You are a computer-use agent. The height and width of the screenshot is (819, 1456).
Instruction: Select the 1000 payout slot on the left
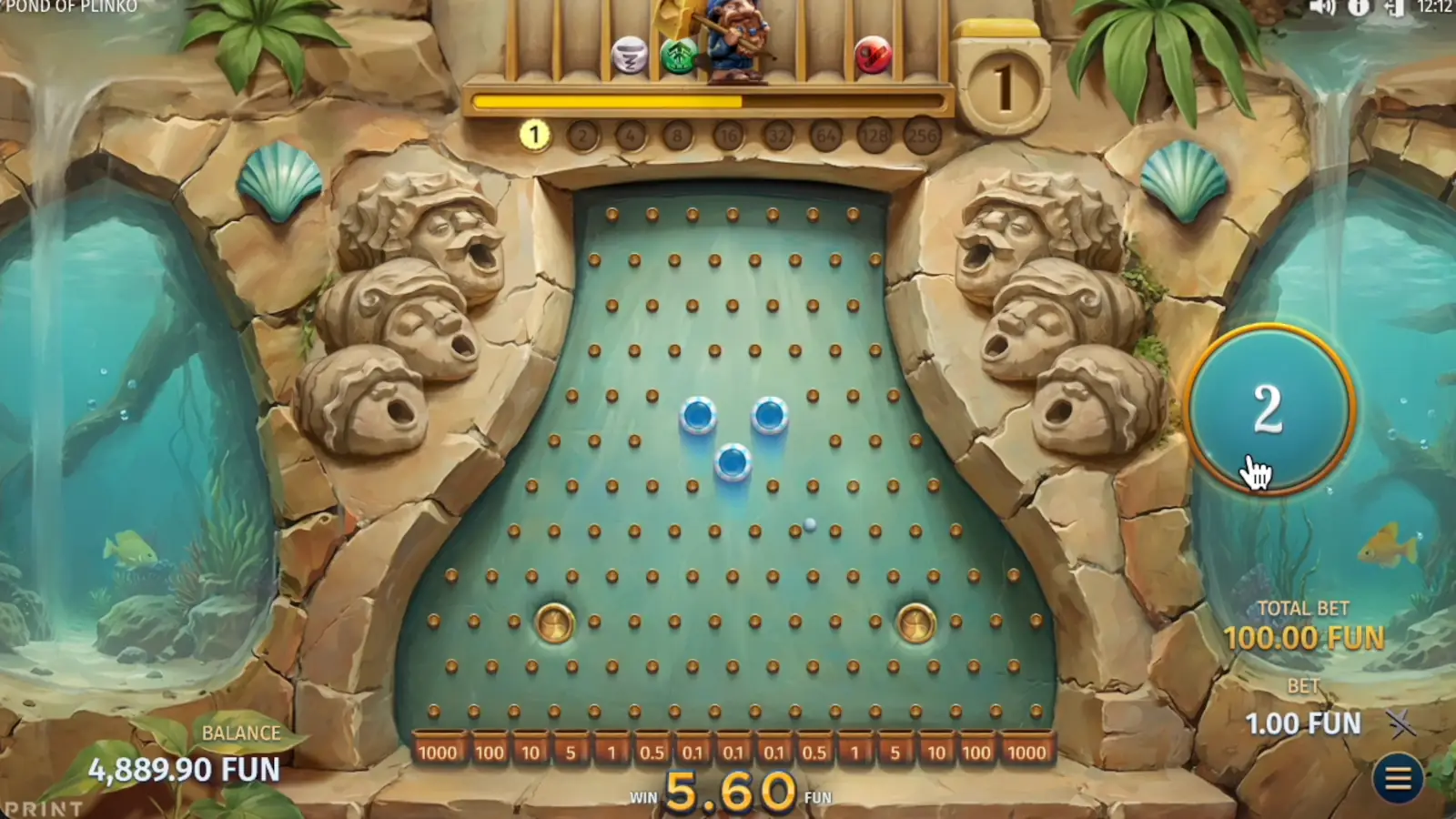440,753
